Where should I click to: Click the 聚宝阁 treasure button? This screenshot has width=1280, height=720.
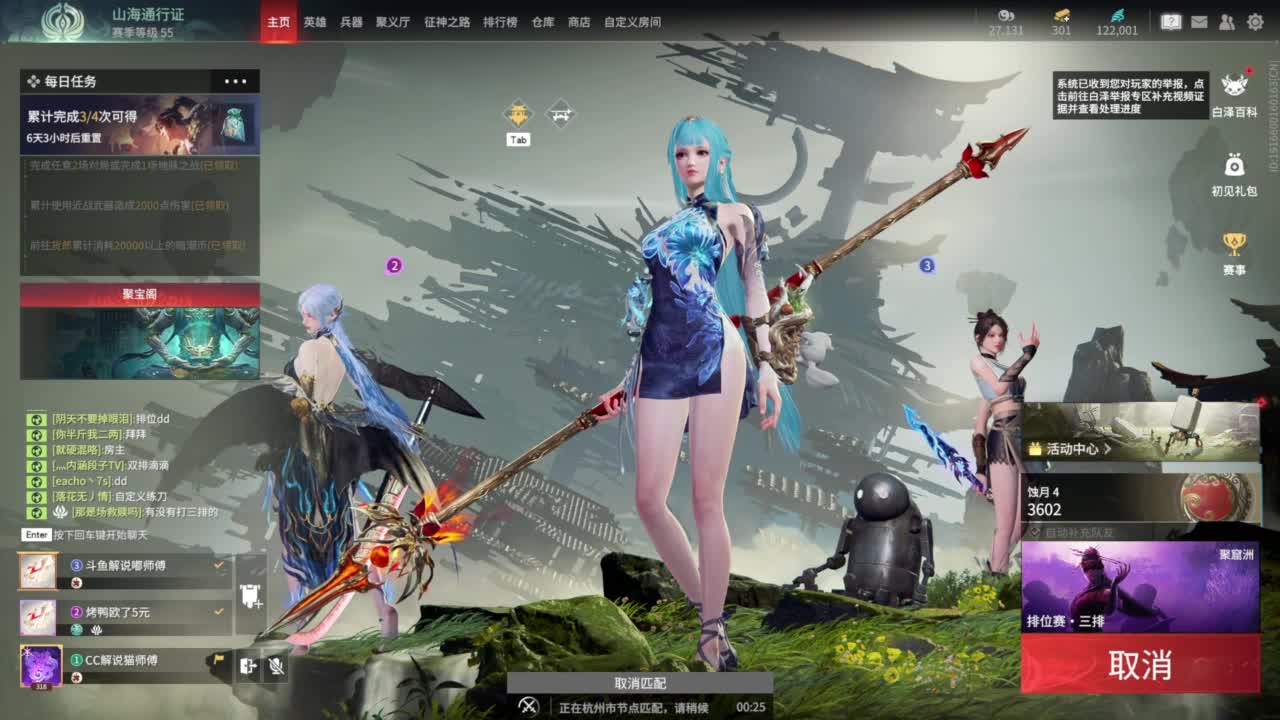139,289
